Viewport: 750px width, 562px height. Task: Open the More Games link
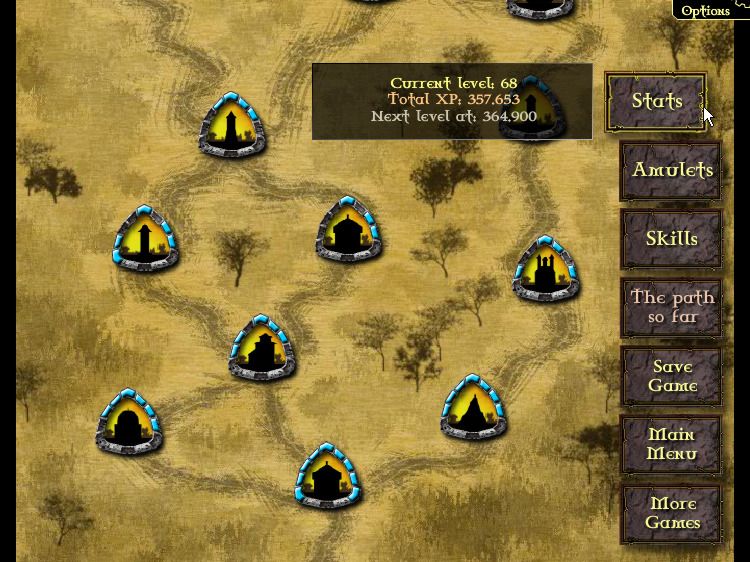click(671, 513)
